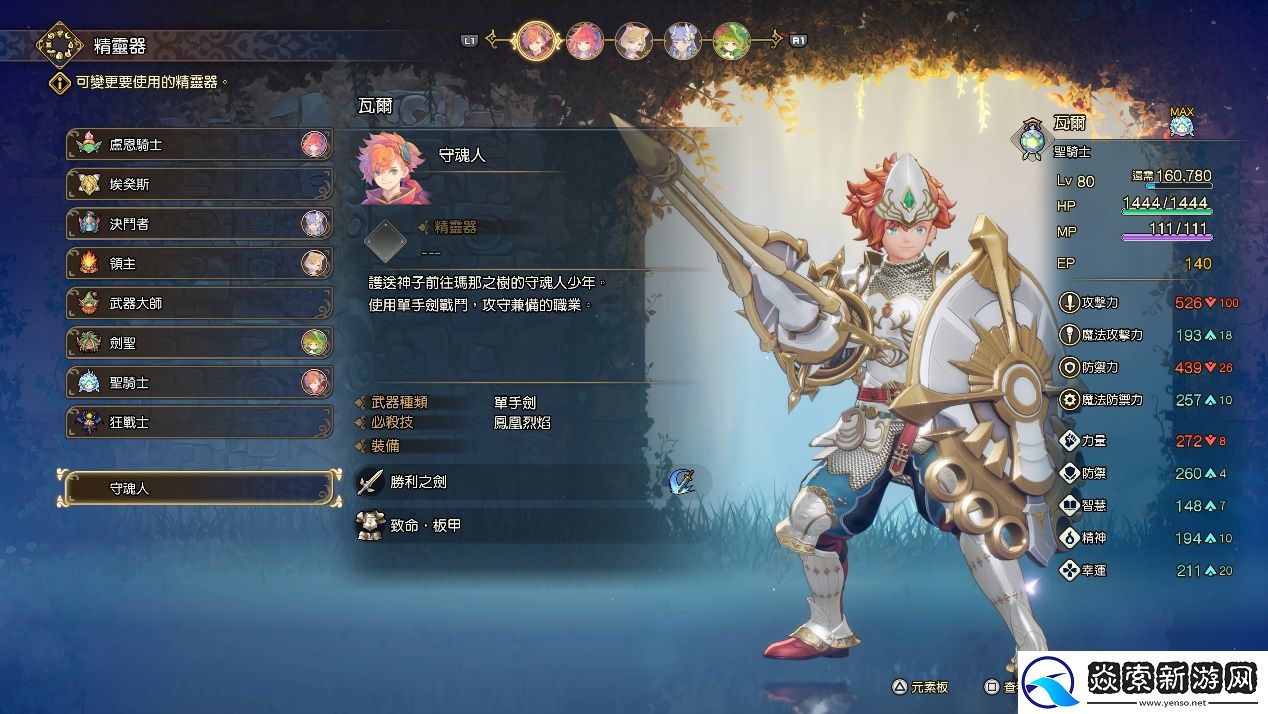1268x714 pixels.
Task: Select the 決鬥者 class
Action: click(198, 224)
